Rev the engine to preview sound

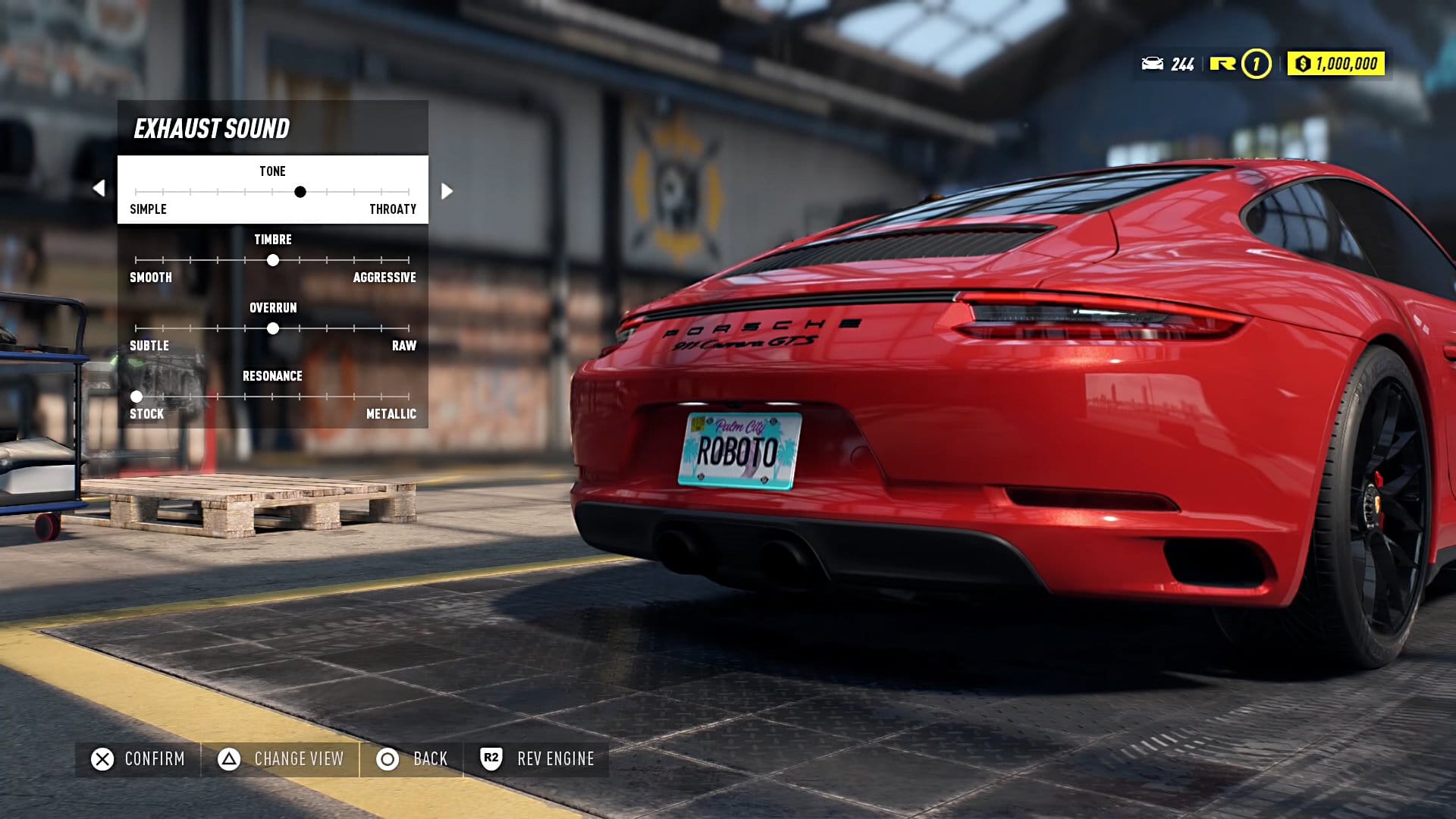[537, 759]
